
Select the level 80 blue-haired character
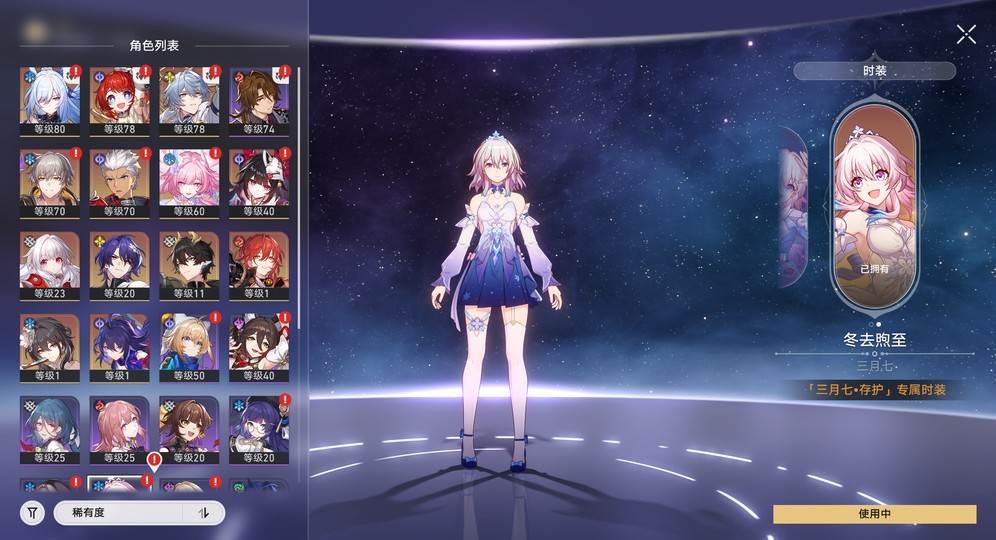point(49,100)
